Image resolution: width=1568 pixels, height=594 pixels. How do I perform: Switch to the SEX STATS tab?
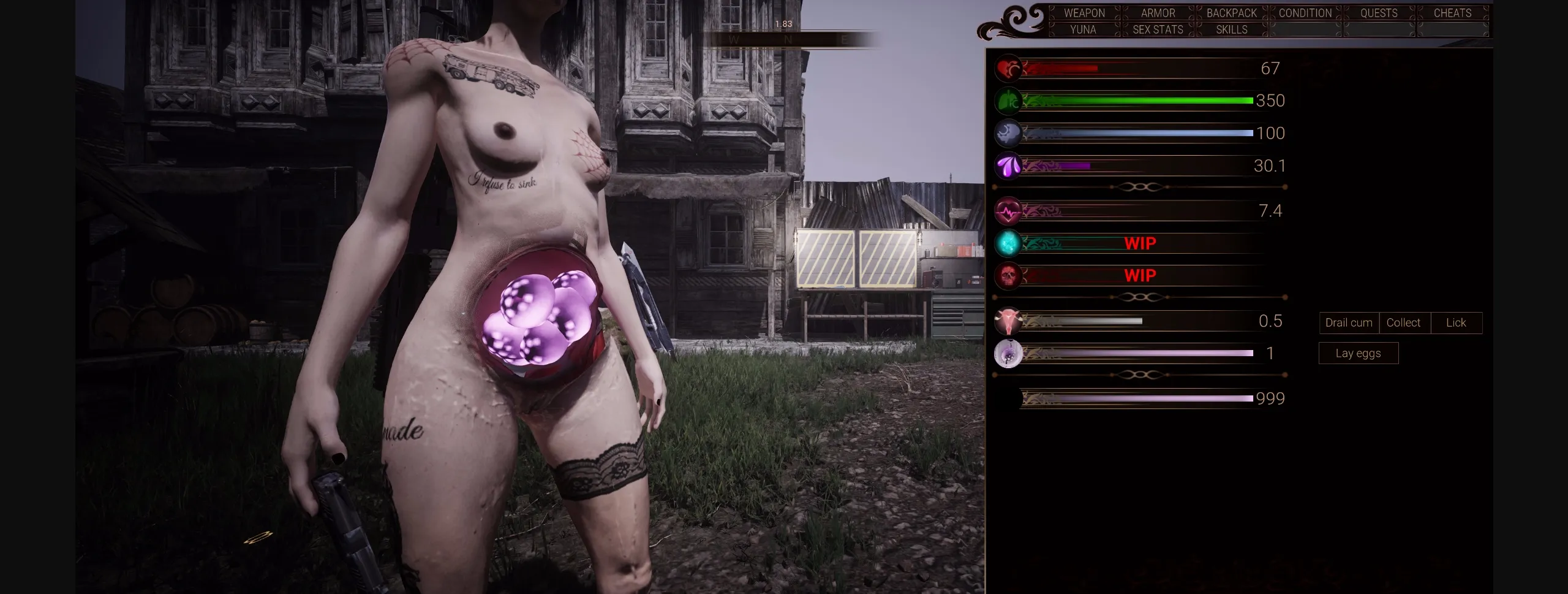click(1157, 29)
